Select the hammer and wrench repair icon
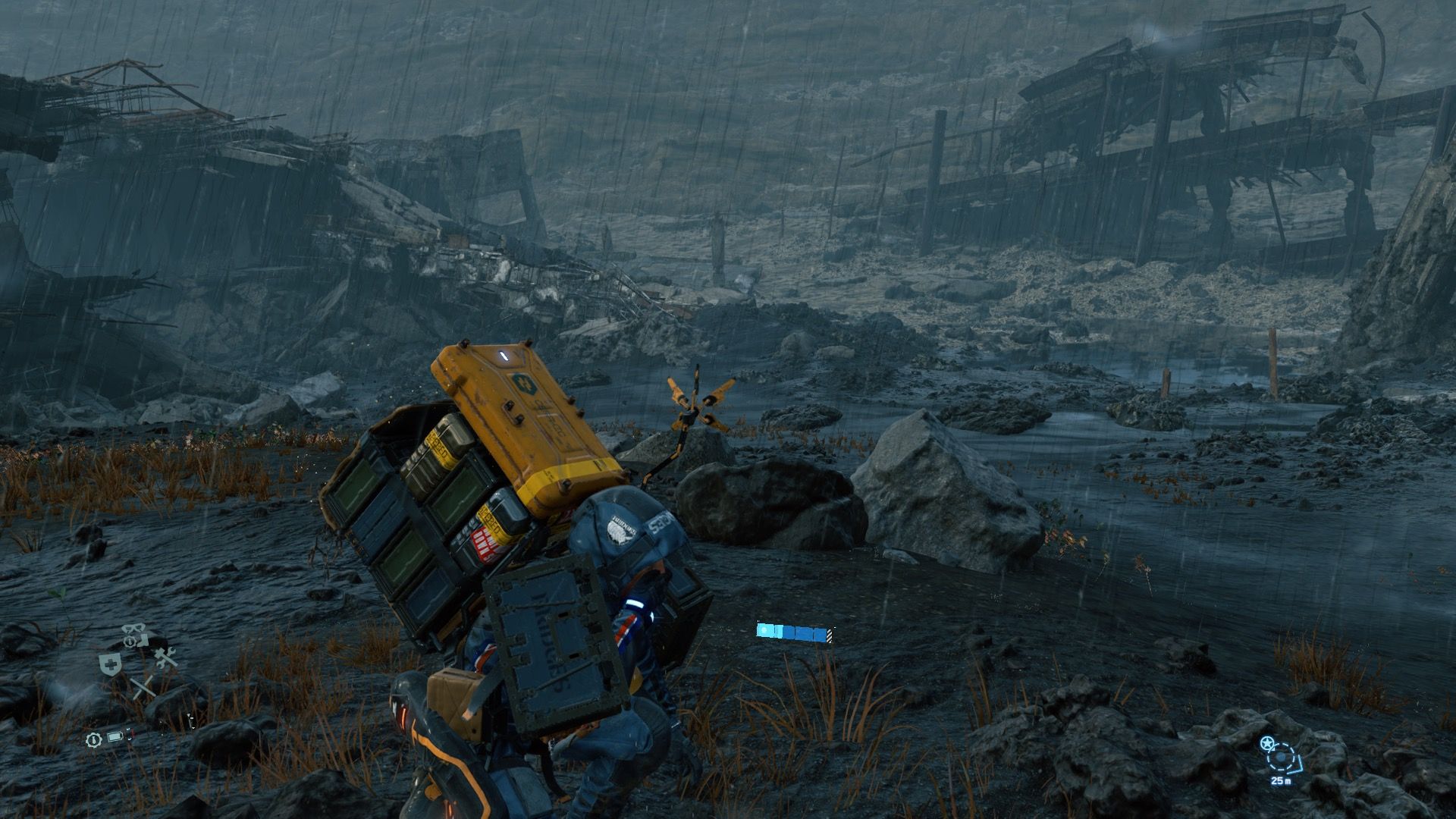Viewport: 1456px width, 819px height. pyautogui.click(x=165, y=658)
